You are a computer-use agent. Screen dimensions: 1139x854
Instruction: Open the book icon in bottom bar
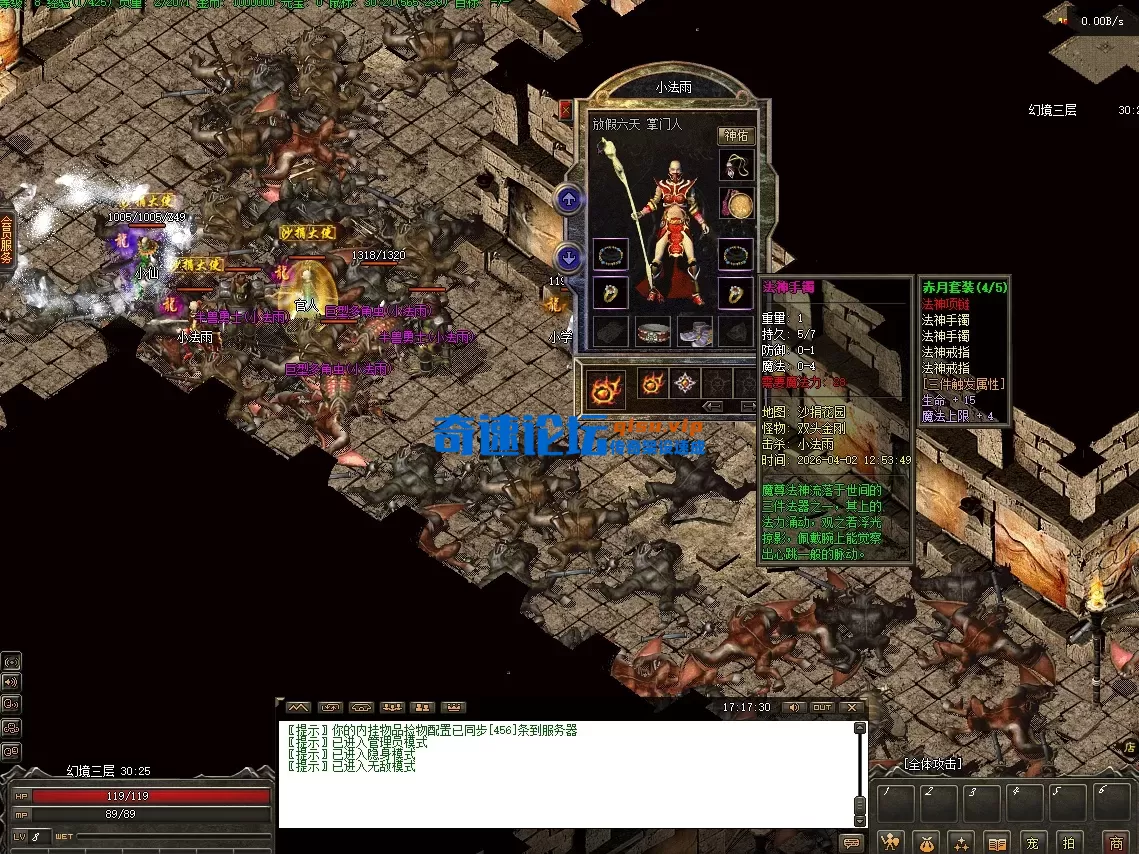click(996, 842)
